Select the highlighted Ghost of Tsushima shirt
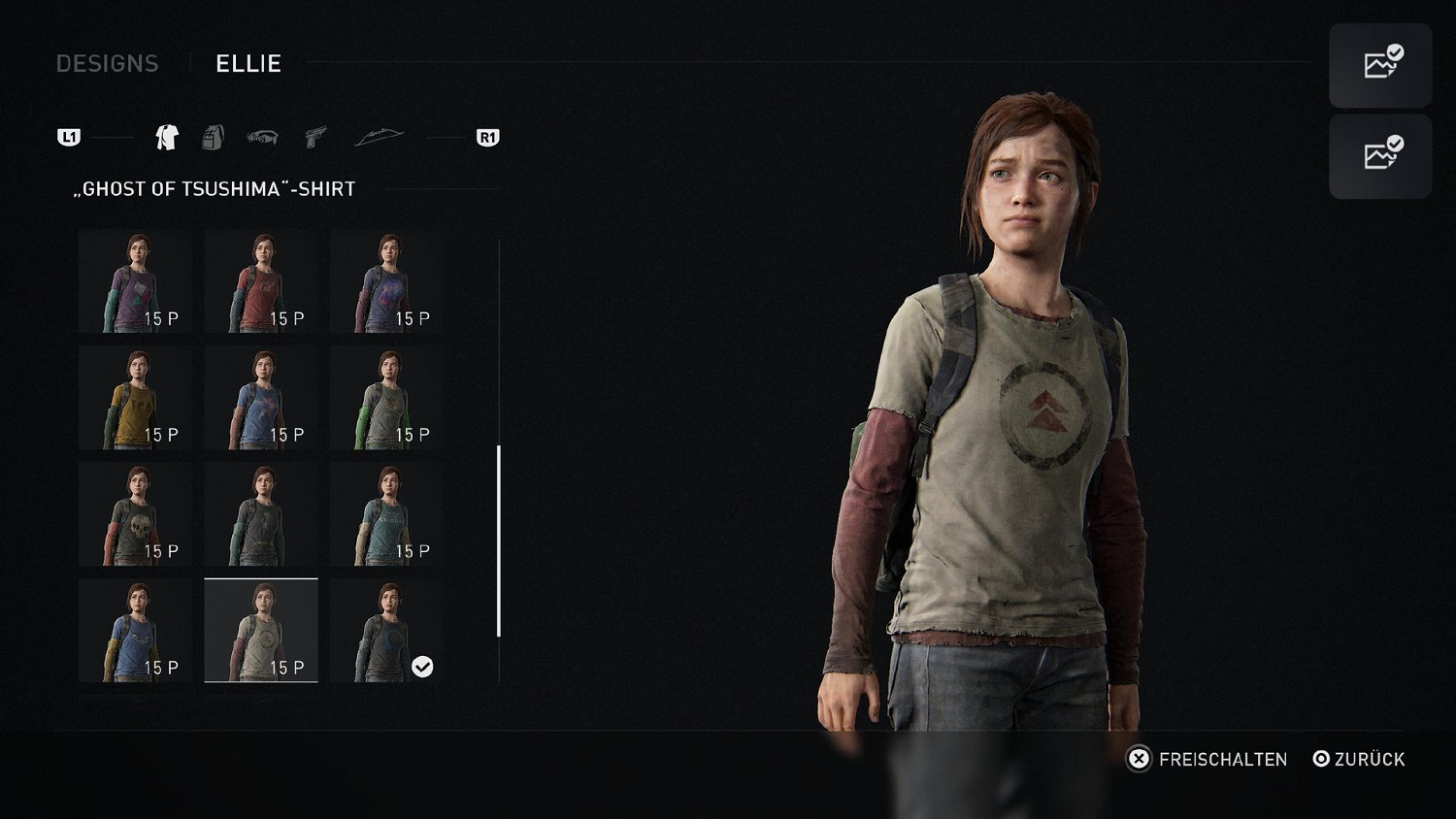 click(x=261, y=631)
